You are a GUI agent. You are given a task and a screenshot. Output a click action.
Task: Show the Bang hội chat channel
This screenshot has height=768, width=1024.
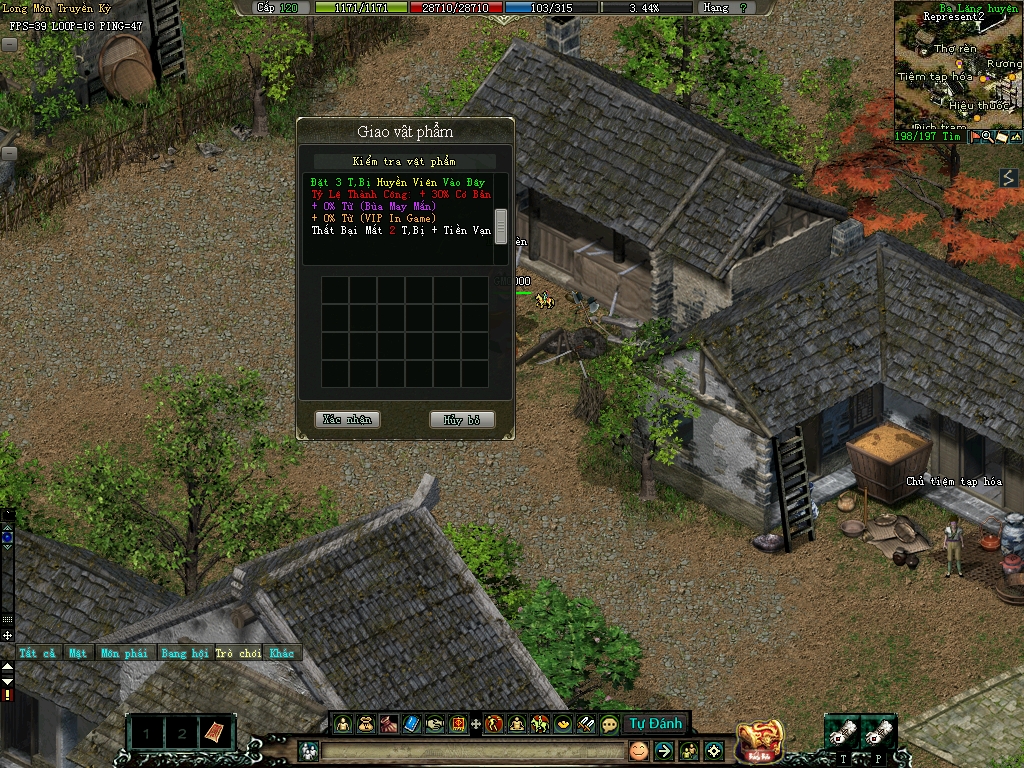pos(185,653)
